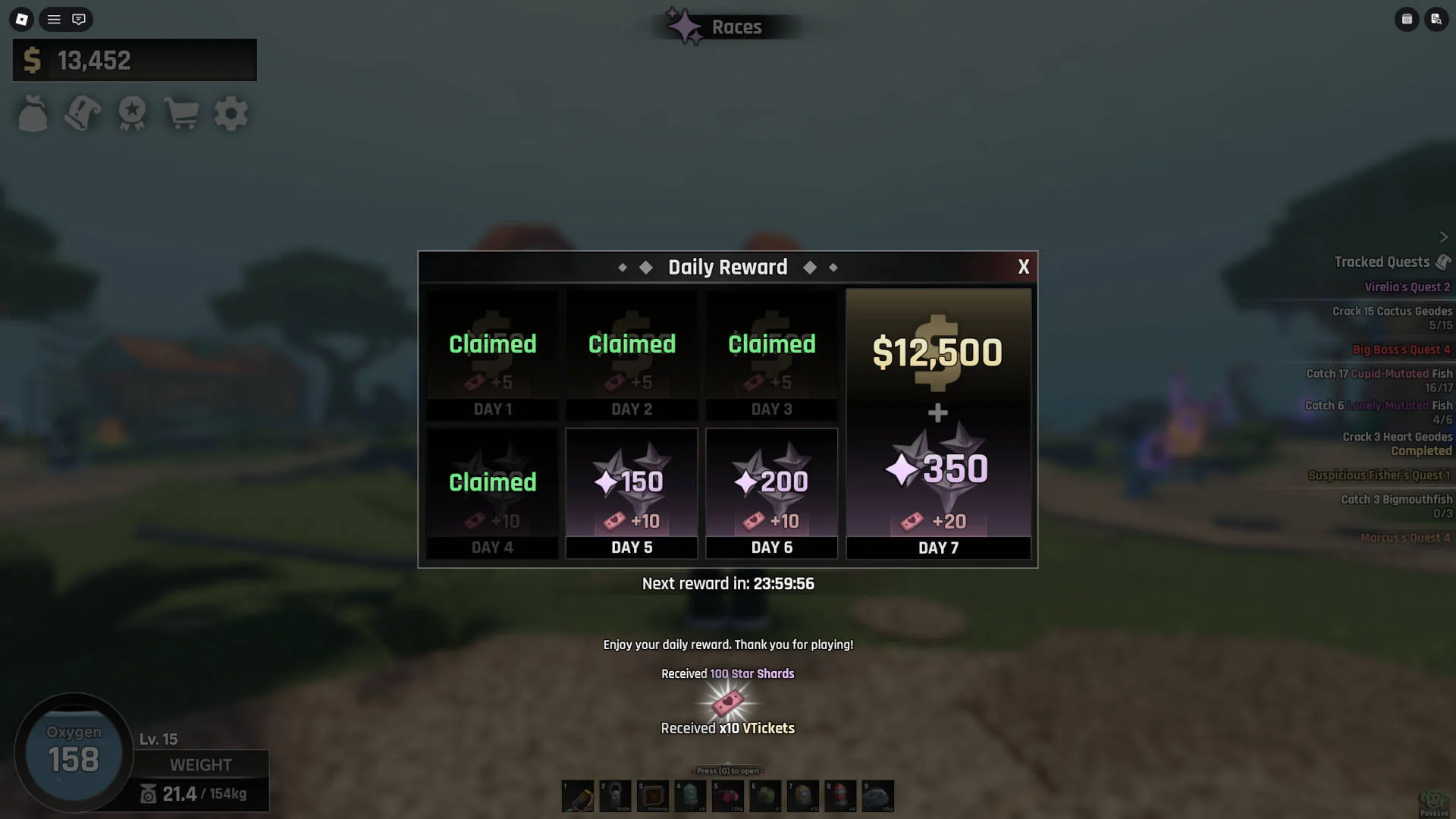The height and width of the screenshot is (819, 1456).
Task: Toggle tracking for Big Boss's Quest 4
Action: (1403, 350)
